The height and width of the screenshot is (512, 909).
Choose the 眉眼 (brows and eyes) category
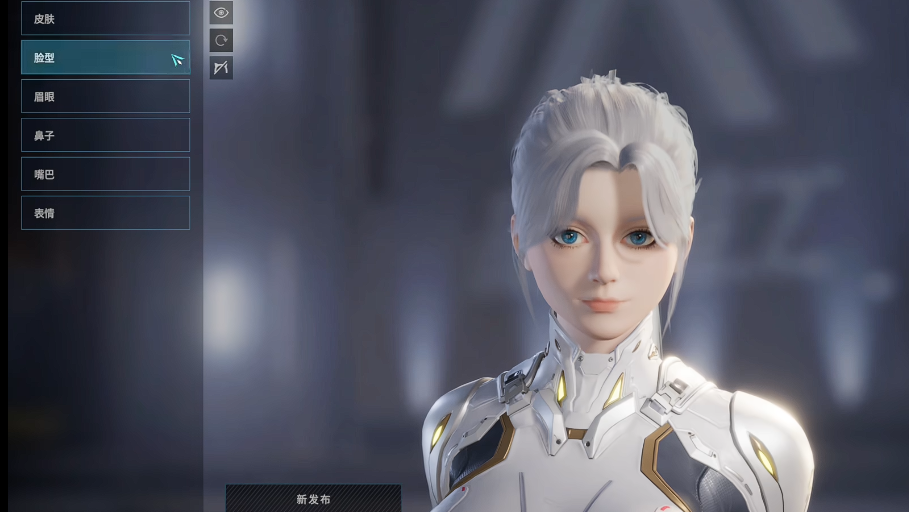105,96
